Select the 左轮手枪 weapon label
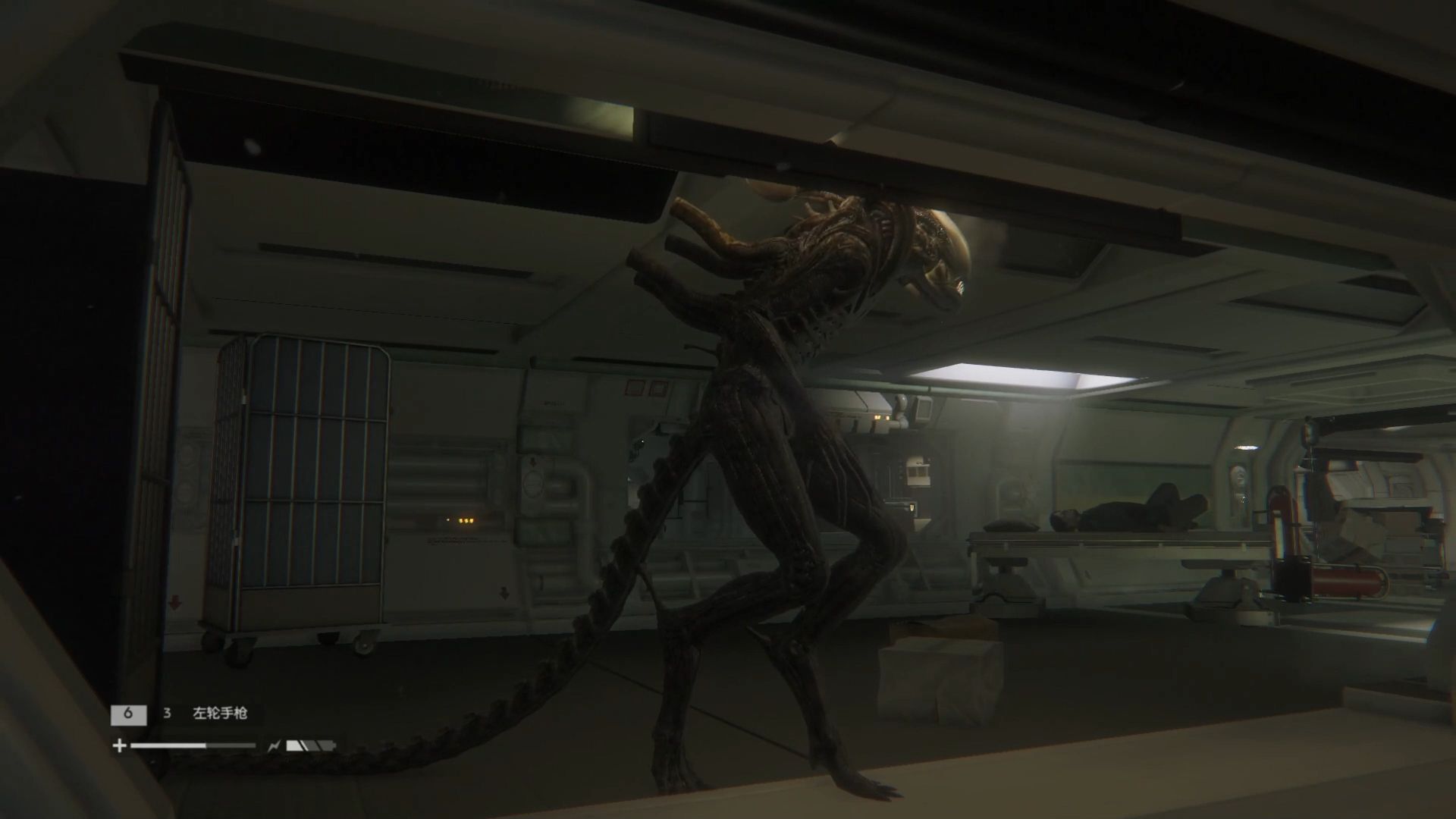 220,714
